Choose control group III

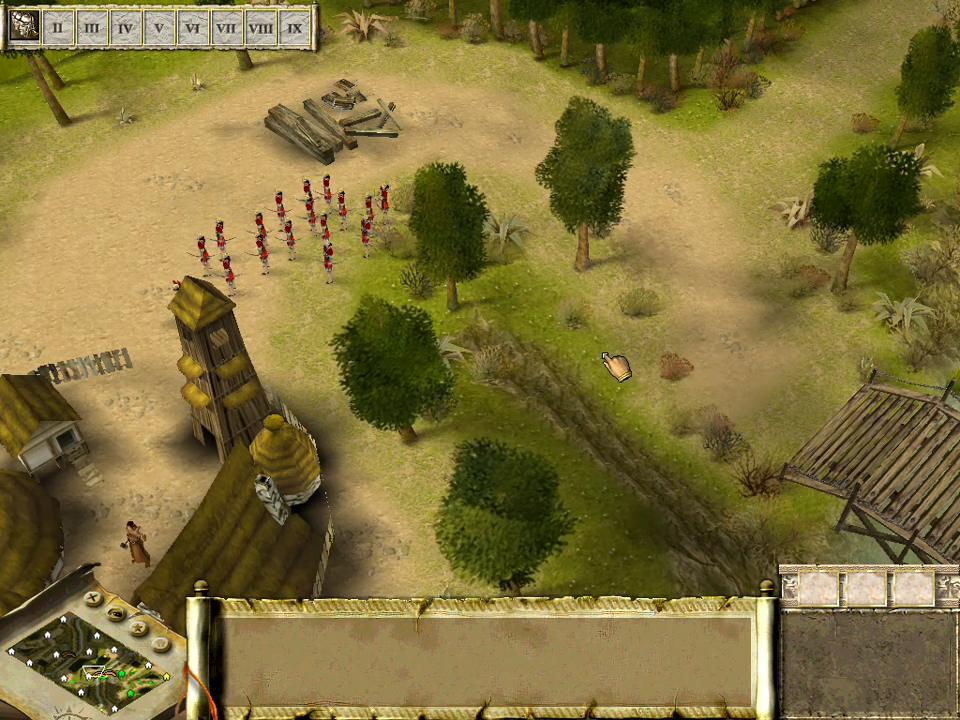click(92, 27)
